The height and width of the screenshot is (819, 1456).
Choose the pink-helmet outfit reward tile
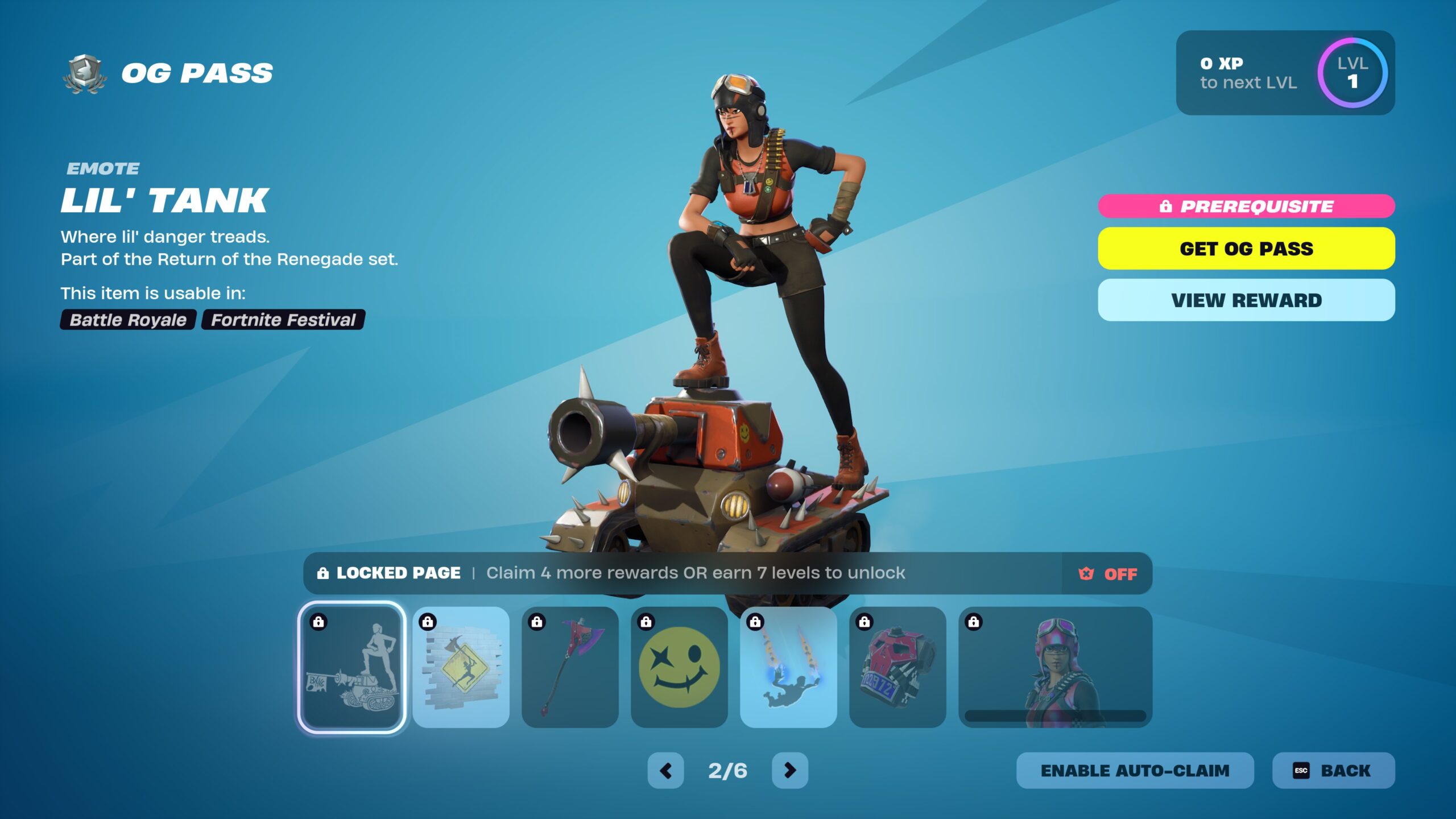1055,667
